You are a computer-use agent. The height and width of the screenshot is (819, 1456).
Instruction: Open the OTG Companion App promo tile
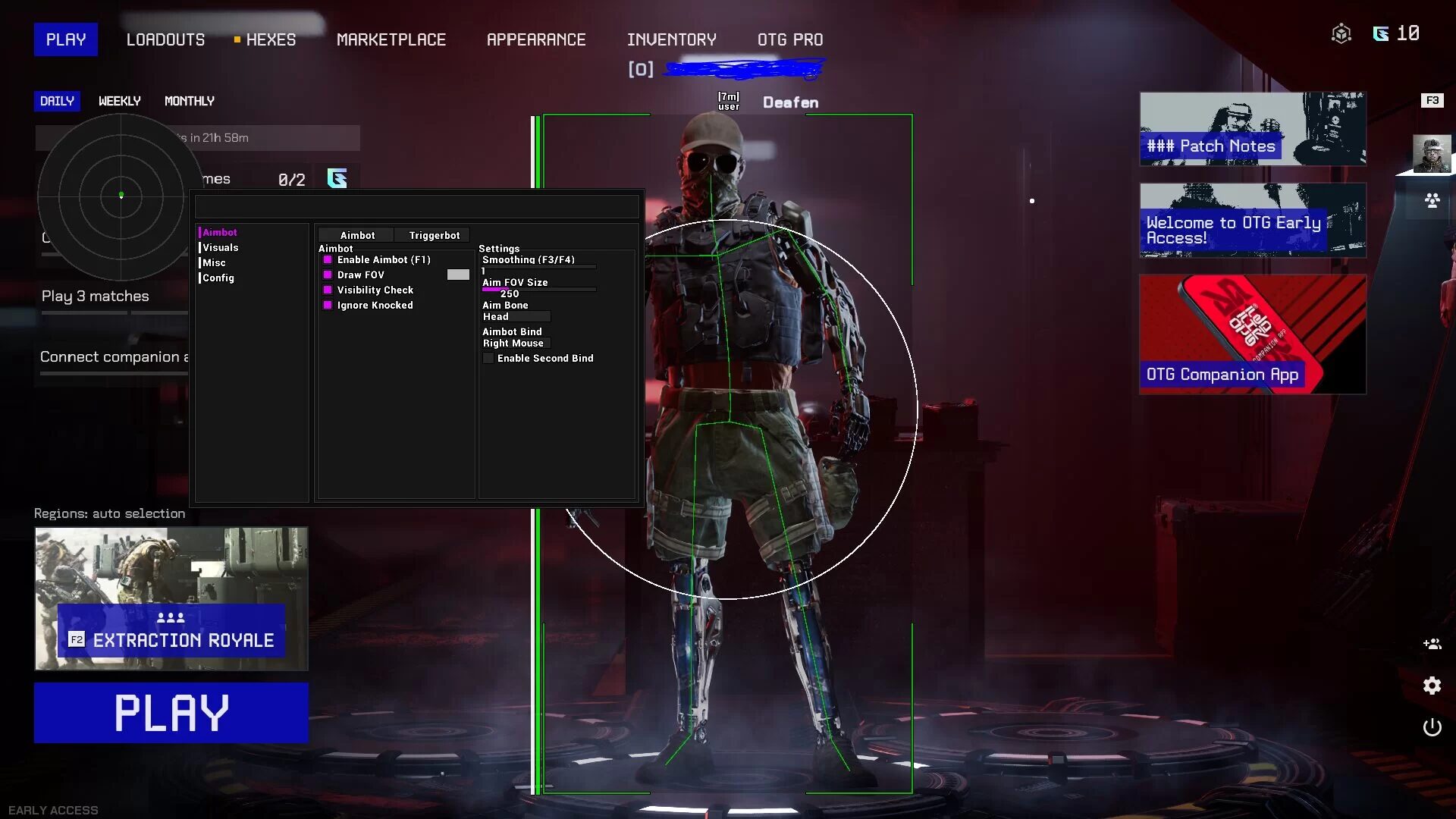click(1252, 334)
